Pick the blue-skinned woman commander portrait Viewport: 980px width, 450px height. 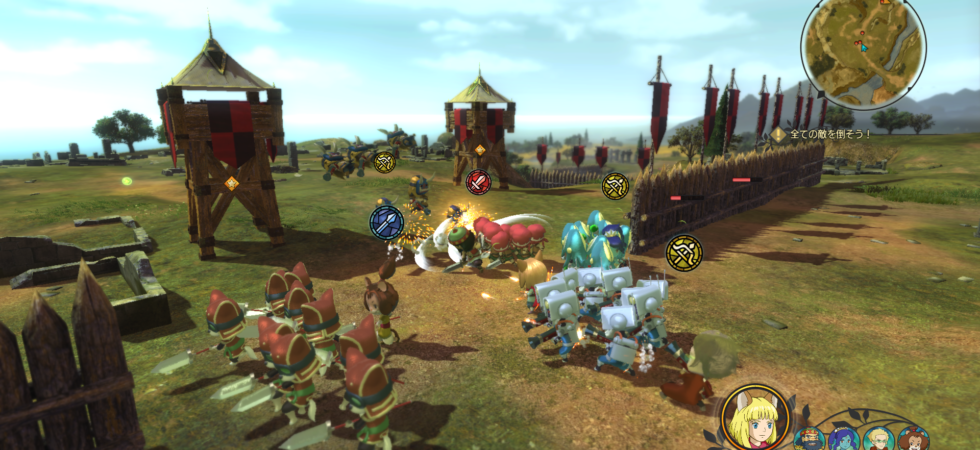coord(843,439)
